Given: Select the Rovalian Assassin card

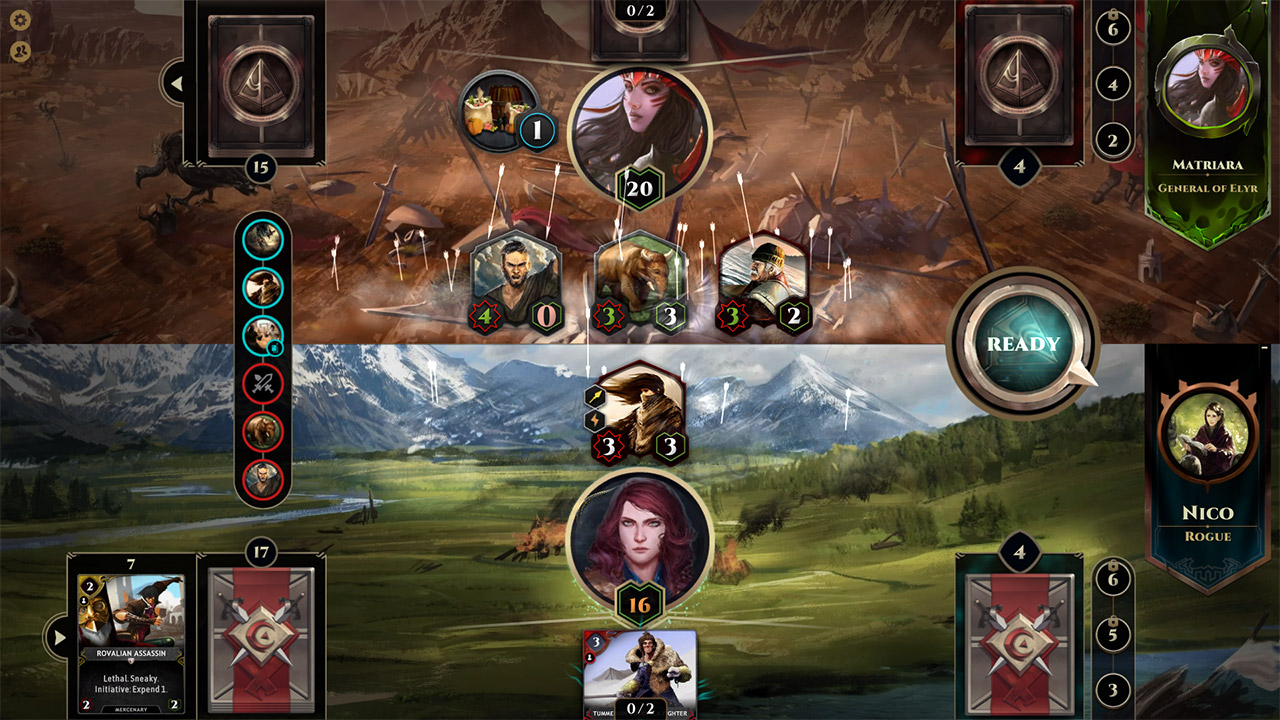Looking at the screenshot, I should coord(131,642).
